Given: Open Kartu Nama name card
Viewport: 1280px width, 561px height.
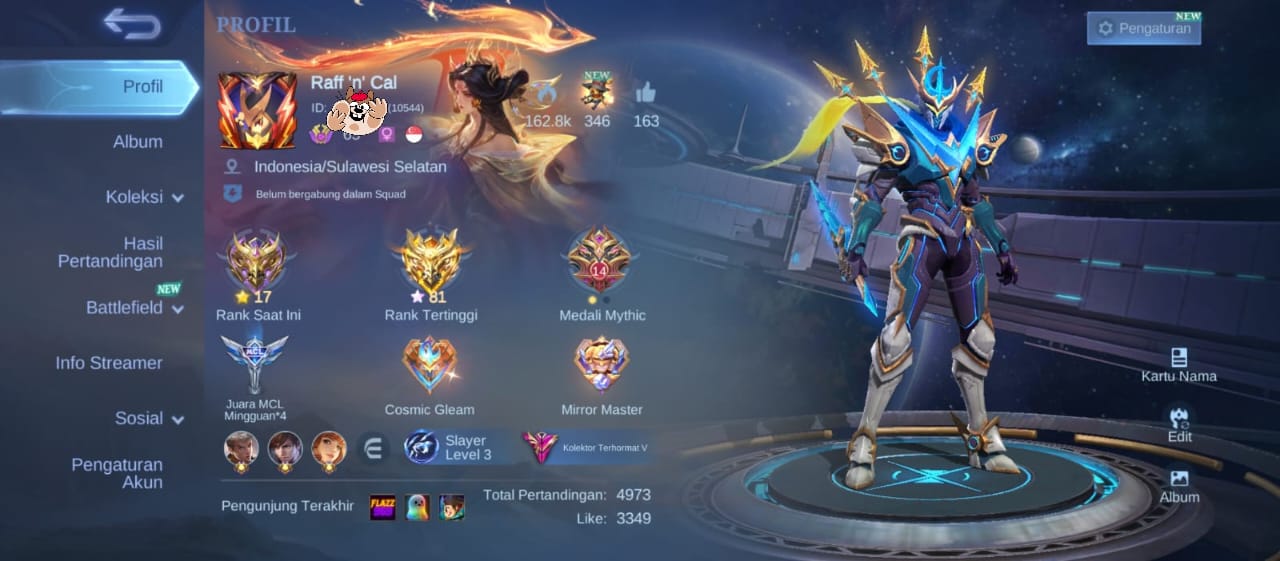Looking at the screenshot, I should pos(1179,365).
